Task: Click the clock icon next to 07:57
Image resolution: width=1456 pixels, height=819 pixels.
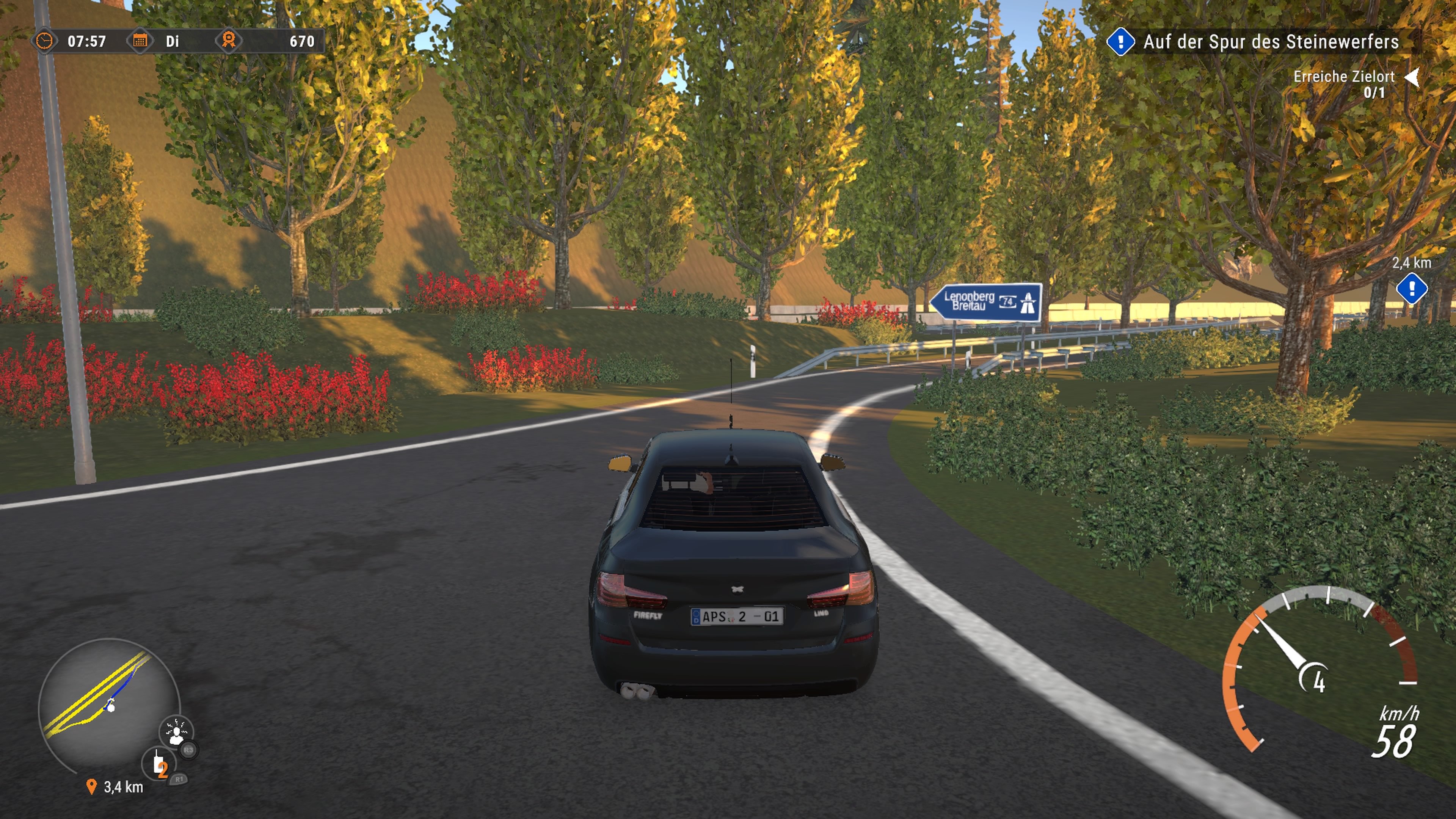Action: pos(46,41)
